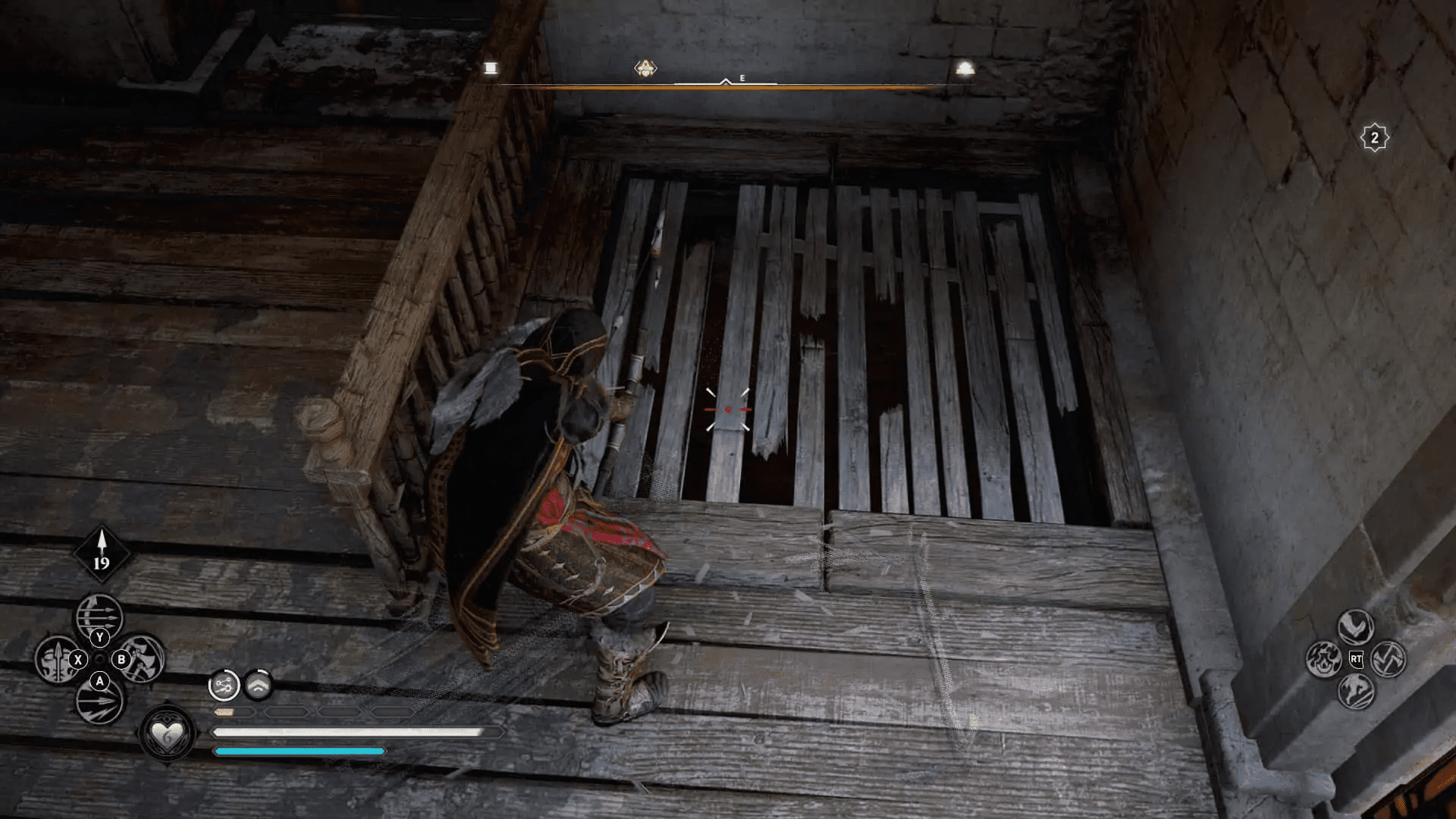Click the active bow-draw status icon
This screenshot has width=1456, height=819.
click(x=223, y=685)
